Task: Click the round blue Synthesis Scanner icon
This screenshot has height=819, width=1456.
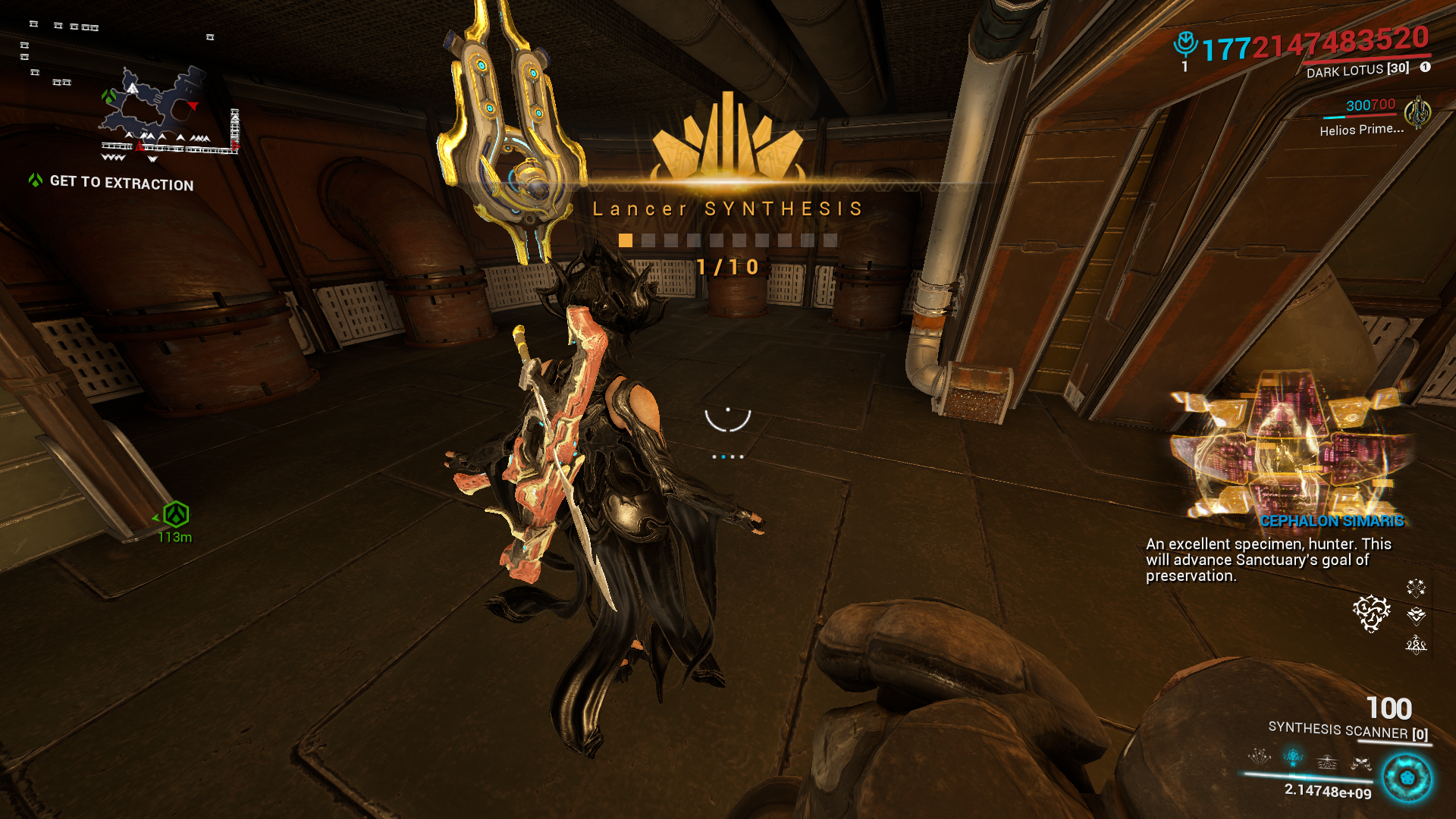Action: (1407, 778)
